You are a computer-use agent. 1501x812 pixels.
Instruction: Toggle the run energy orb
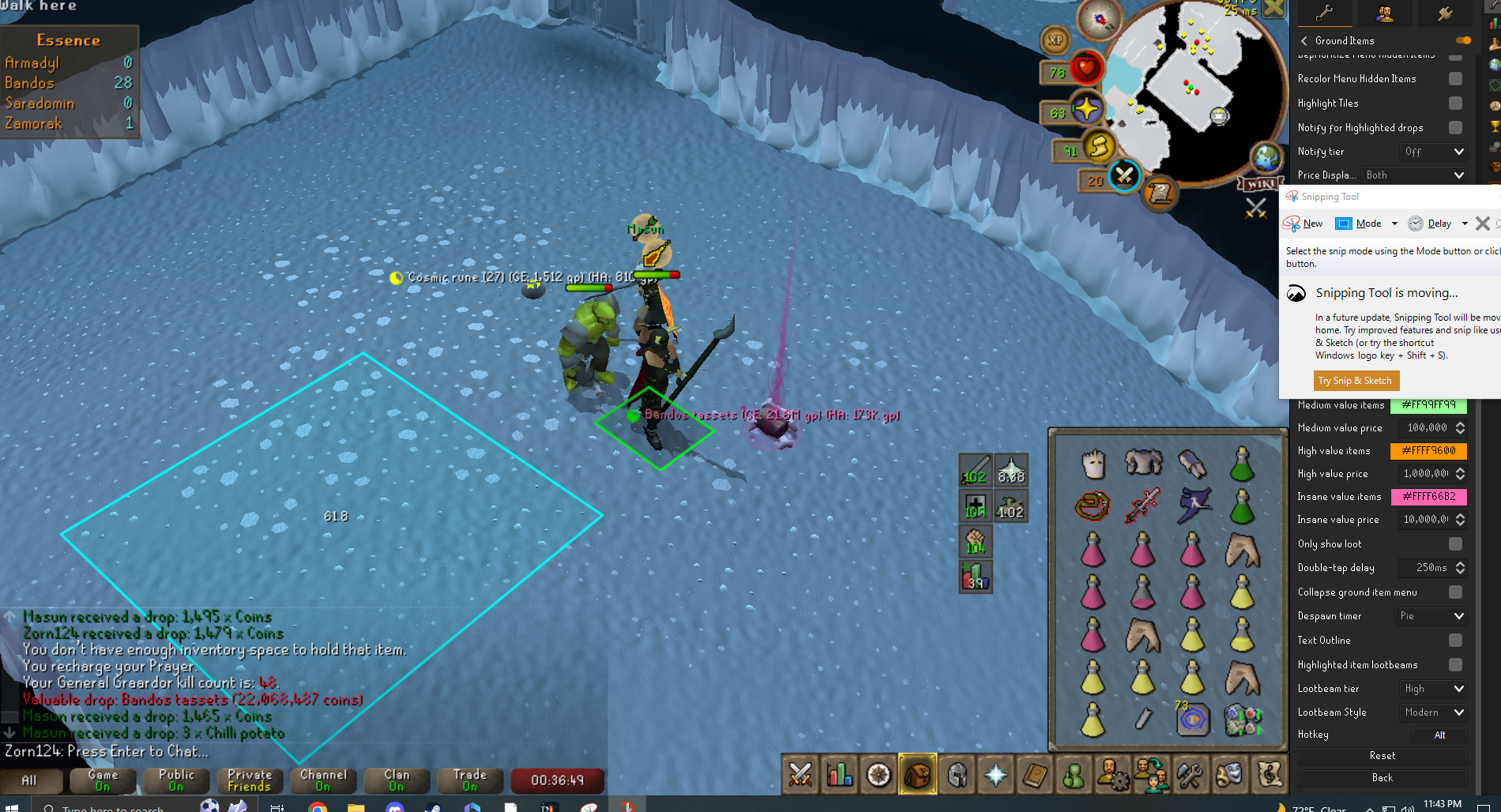[1098, 146]
